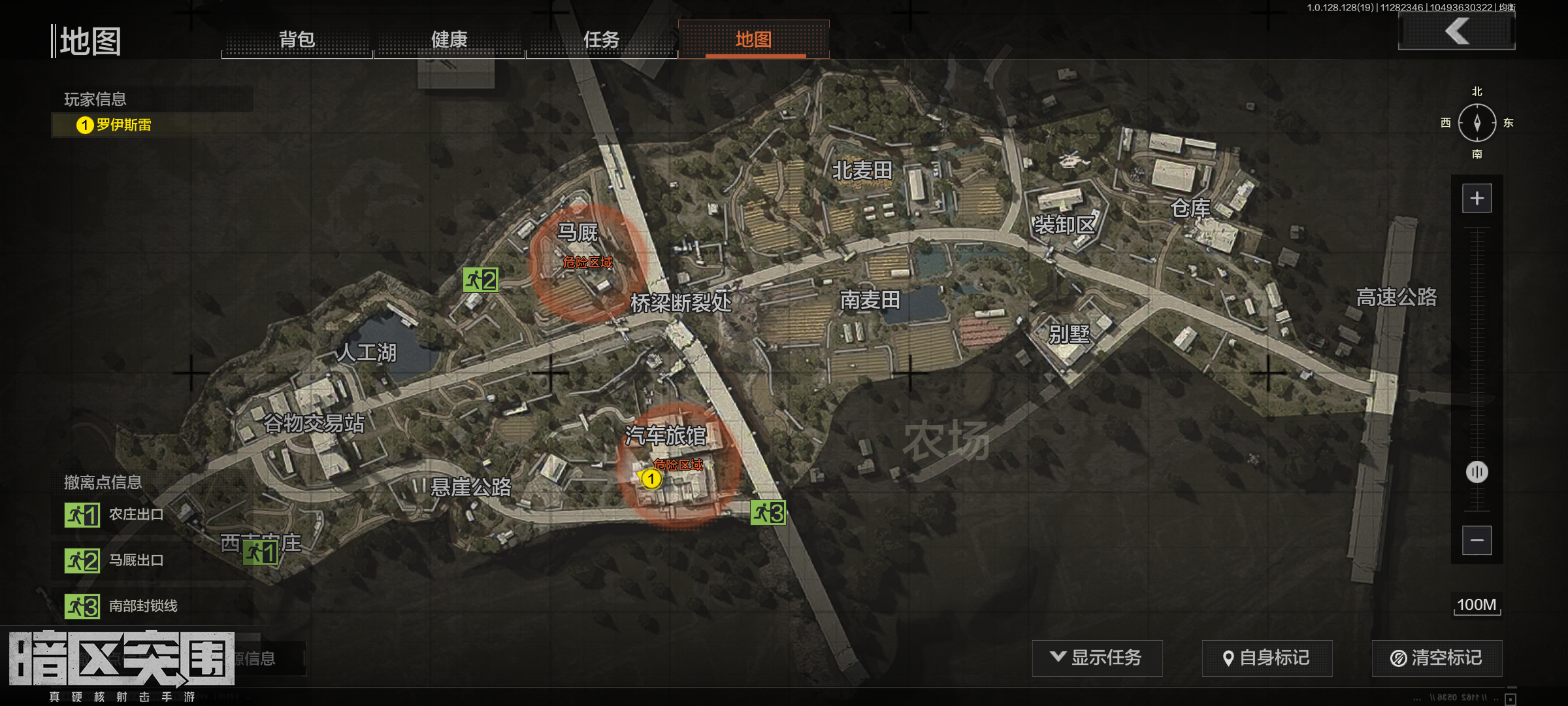Image resolution: width=1568 pixels, height=706 pixels.
Task: Open the 显示任务 show tasks dropdown
Action: pyautogui.click(x=1097, y=658)
